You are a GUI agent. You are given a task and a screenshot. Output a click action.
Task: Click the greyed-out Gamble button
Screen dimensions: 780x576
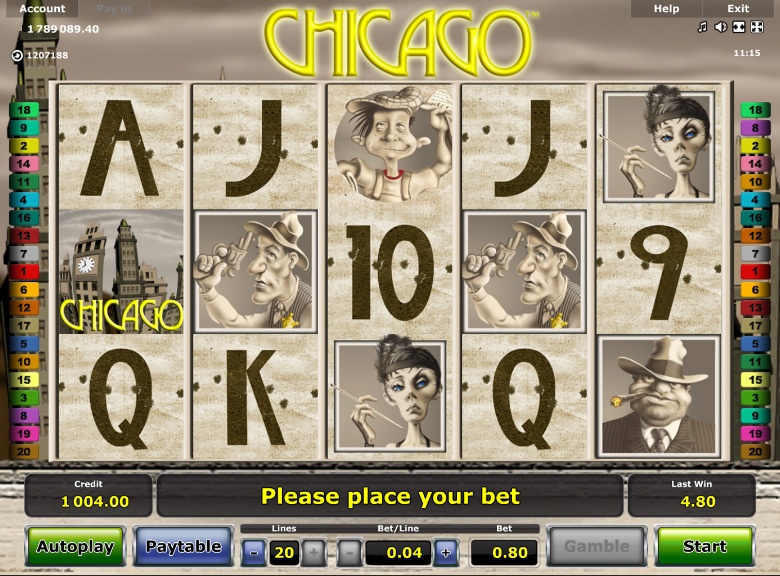tap(597, 546)
